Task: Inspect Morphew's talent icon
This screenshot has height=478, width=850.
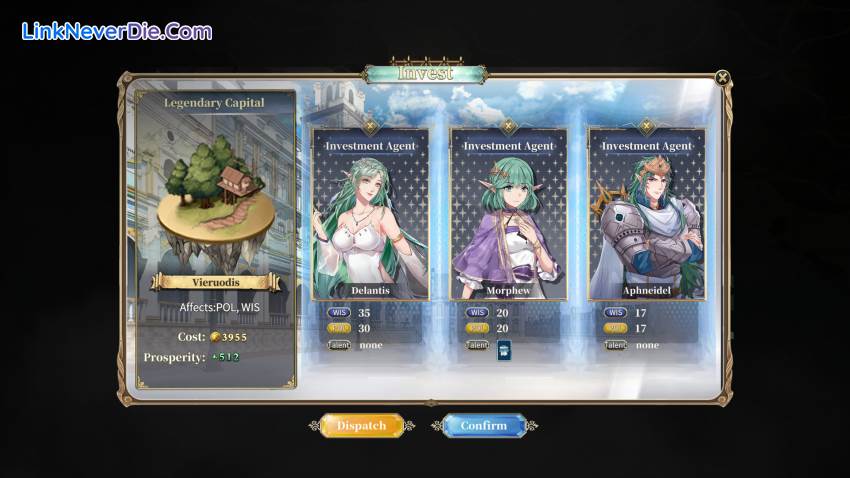Action: click(503, 349)
